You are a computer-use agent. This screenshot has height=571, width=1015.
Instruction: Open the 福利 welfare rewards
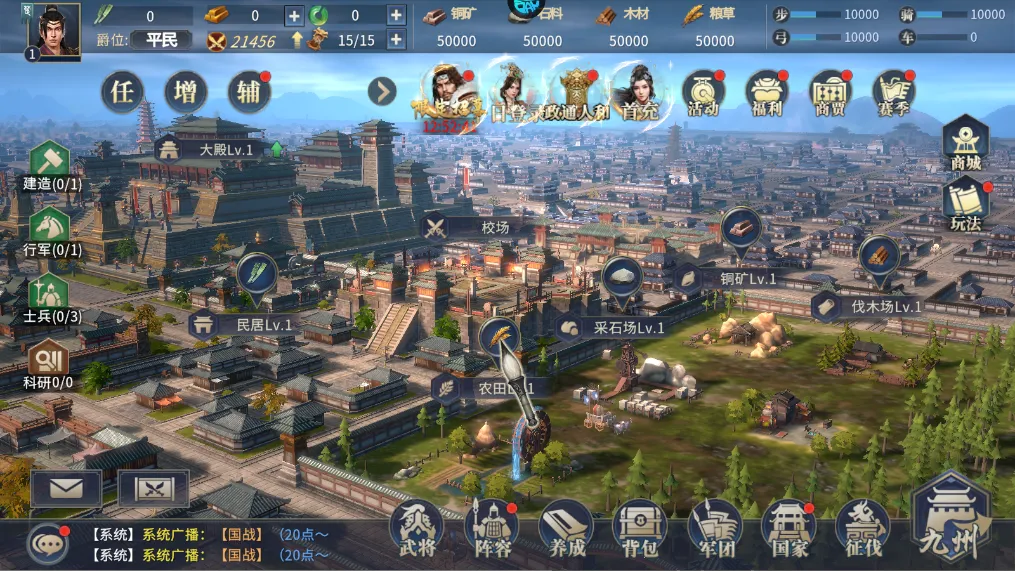click(x=767, y=93)
